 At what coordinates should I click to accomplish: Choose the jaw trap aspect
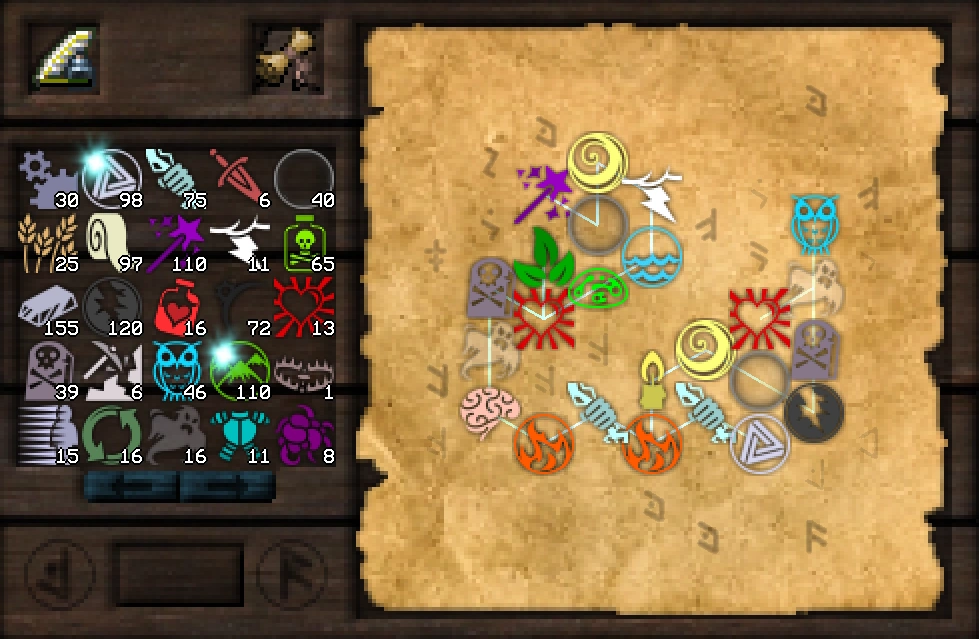[302, 368]
